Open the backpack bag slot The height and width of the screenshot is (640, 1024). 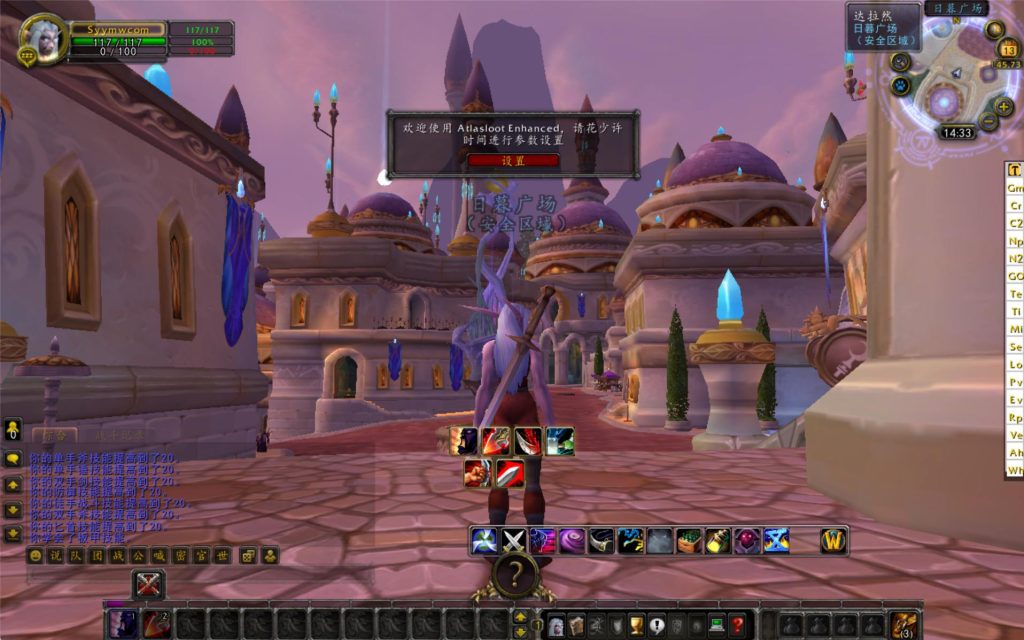pos(904,625)
